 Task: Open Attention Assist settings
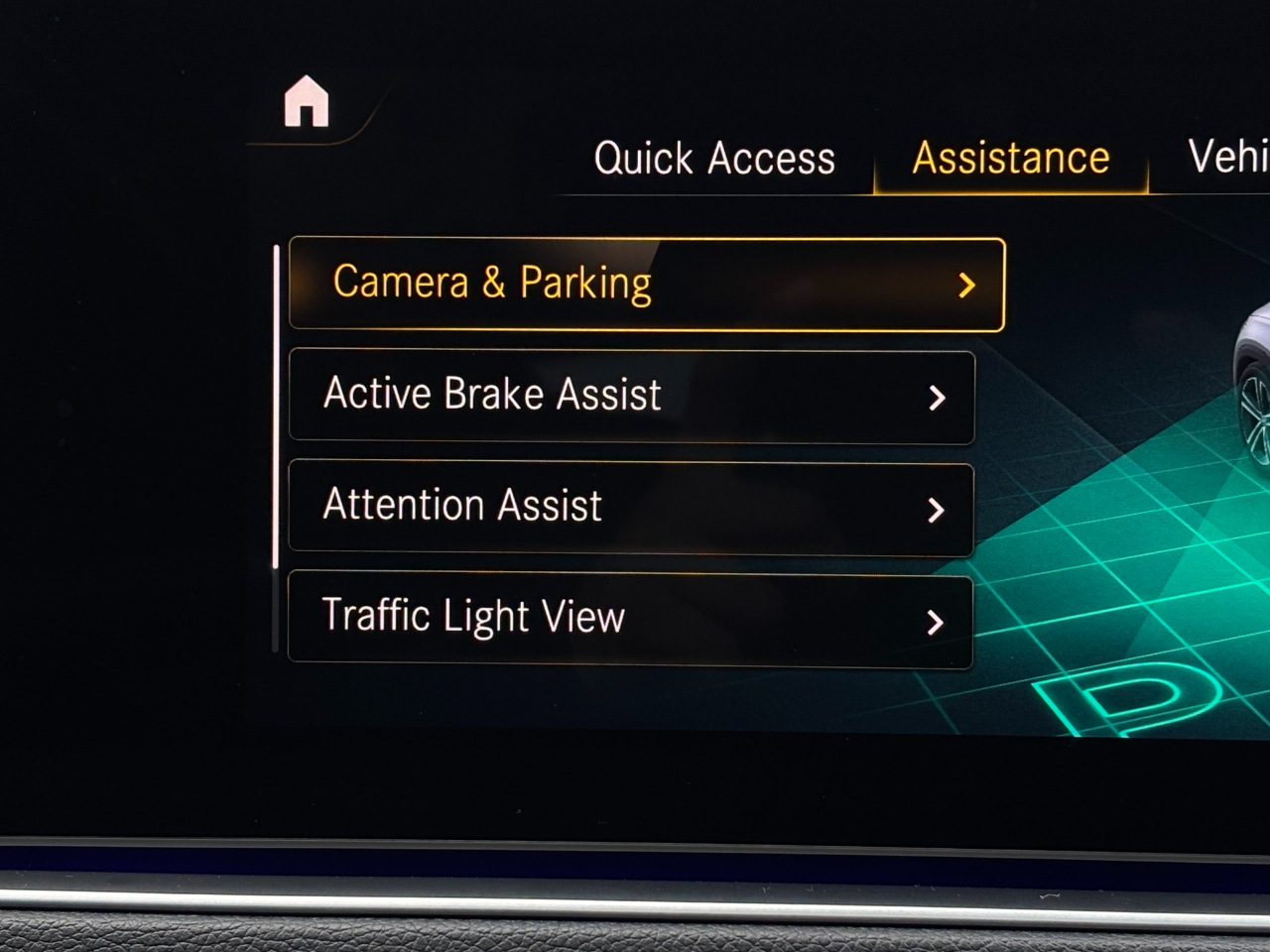[631, 507]
